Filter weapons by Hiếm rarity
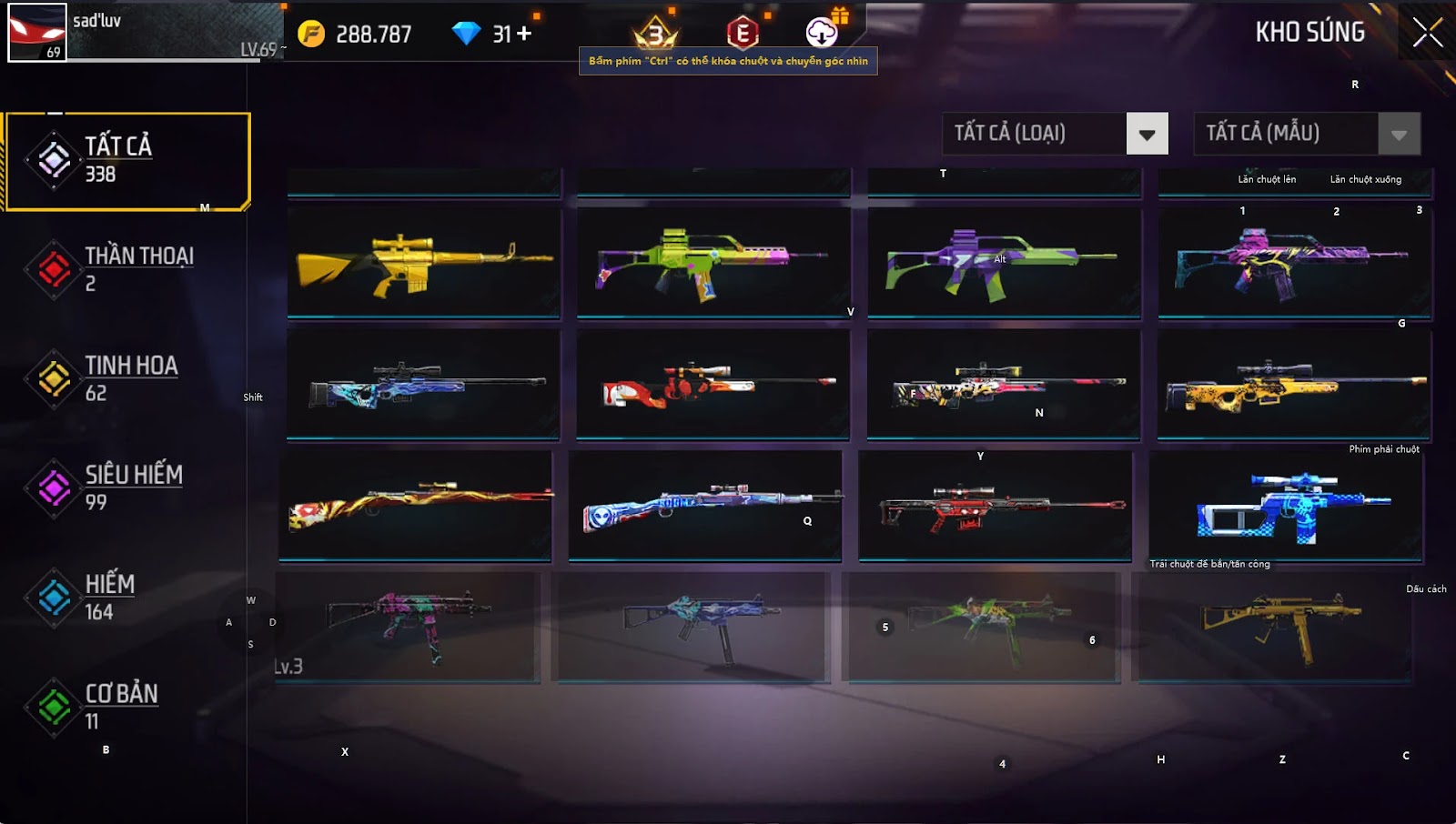The width and height of the screenshot is (1456, 824). (127, 597)
